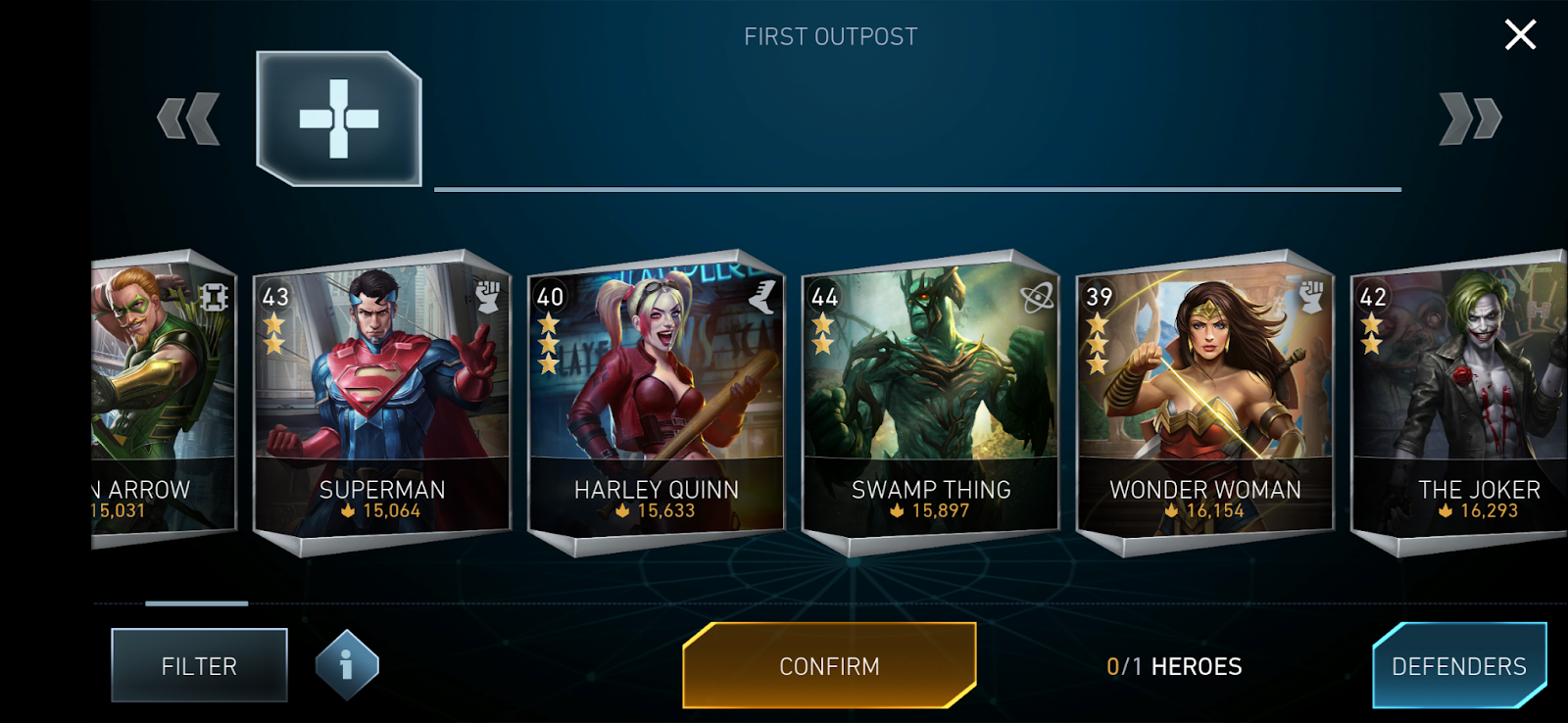Select the Green Arrow hero card
Viewport: 1568px width, 723px height.
coord(164,397)
